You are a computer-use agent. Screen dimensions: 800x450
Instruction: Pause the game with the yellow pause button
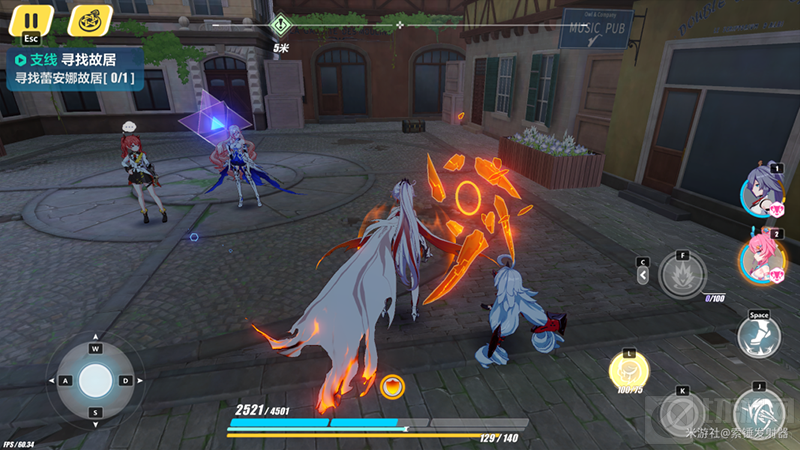point(32,19)
